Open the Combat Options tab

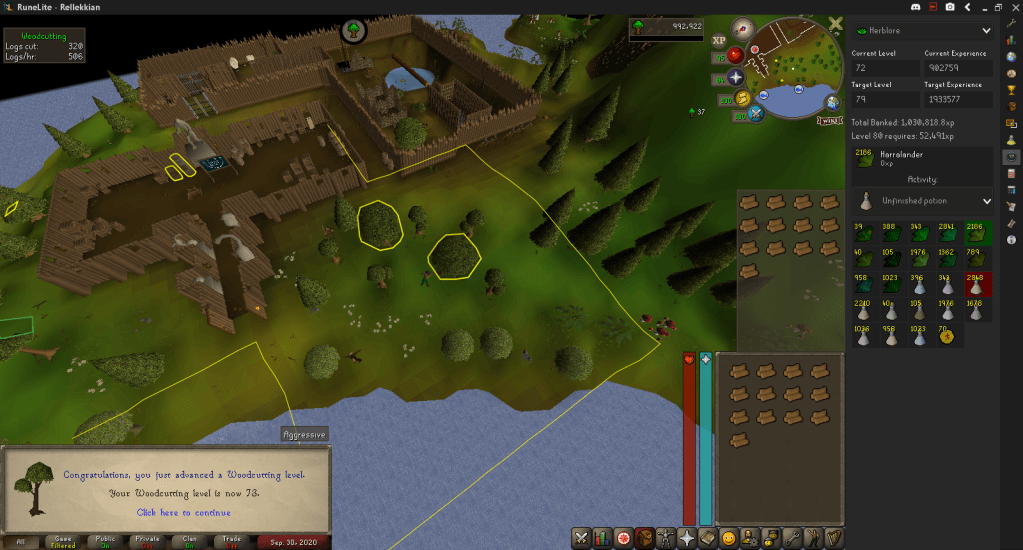tap(581, 537)
